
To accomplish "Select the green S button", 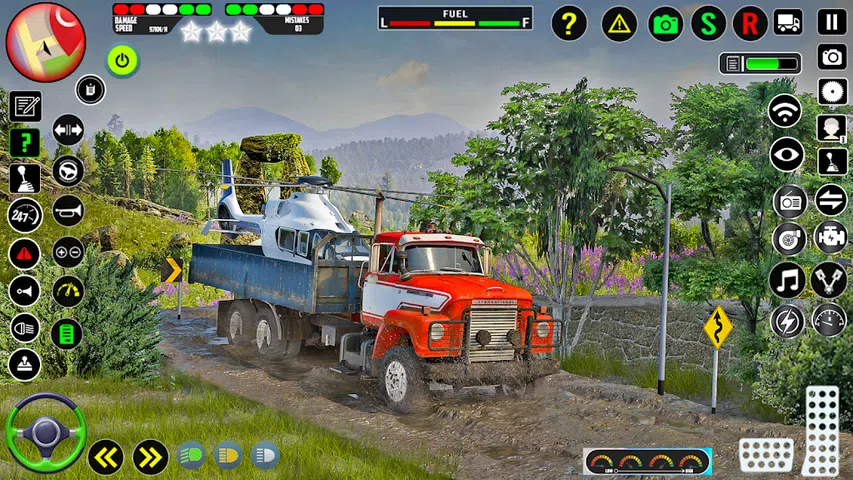I will tap(708, 23).
